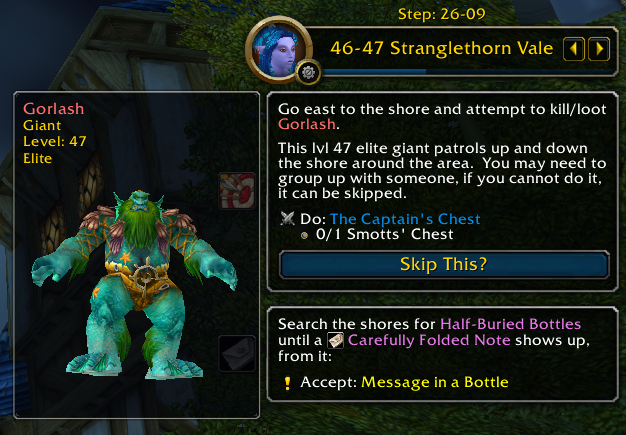Screen dimensions: 626x435
Task: Click the Half-Buried Bottles link
Action: point(510,324)
